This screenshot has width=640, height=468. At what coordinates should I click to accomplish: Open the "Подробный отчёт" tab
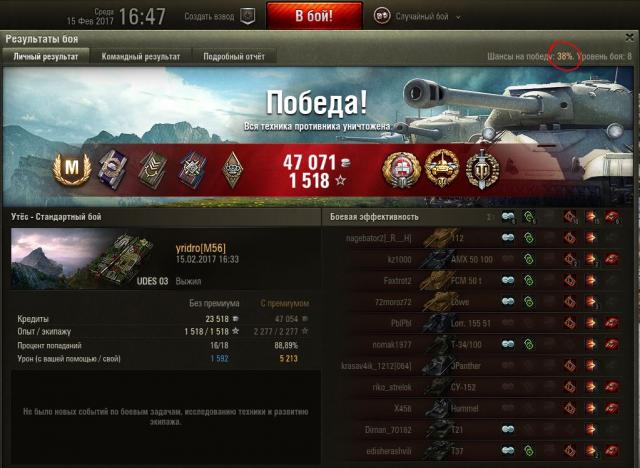[228, 57]
